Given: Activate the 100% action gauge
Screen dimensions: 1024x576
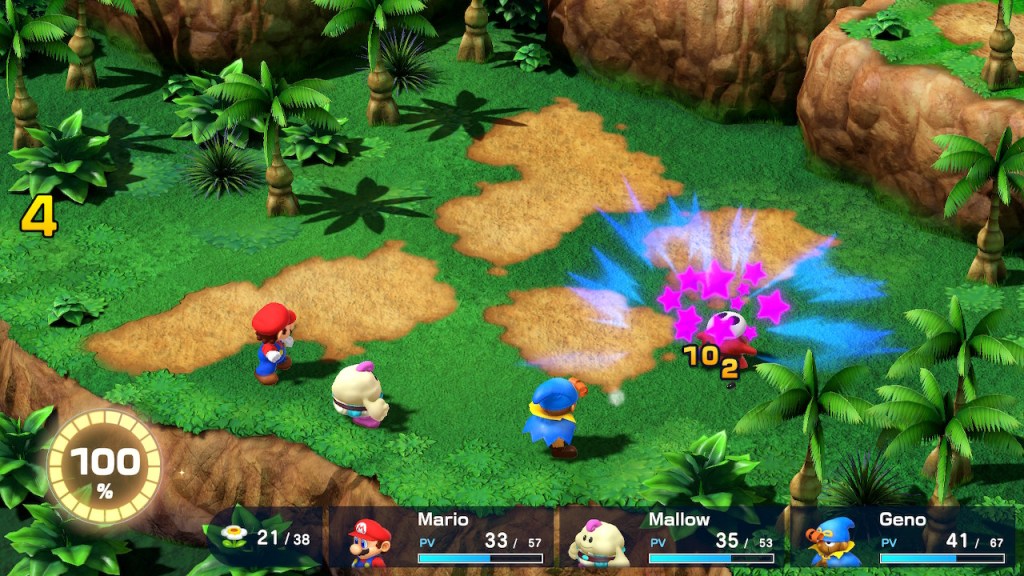Looking at the screenshot, I should point(104,467).
